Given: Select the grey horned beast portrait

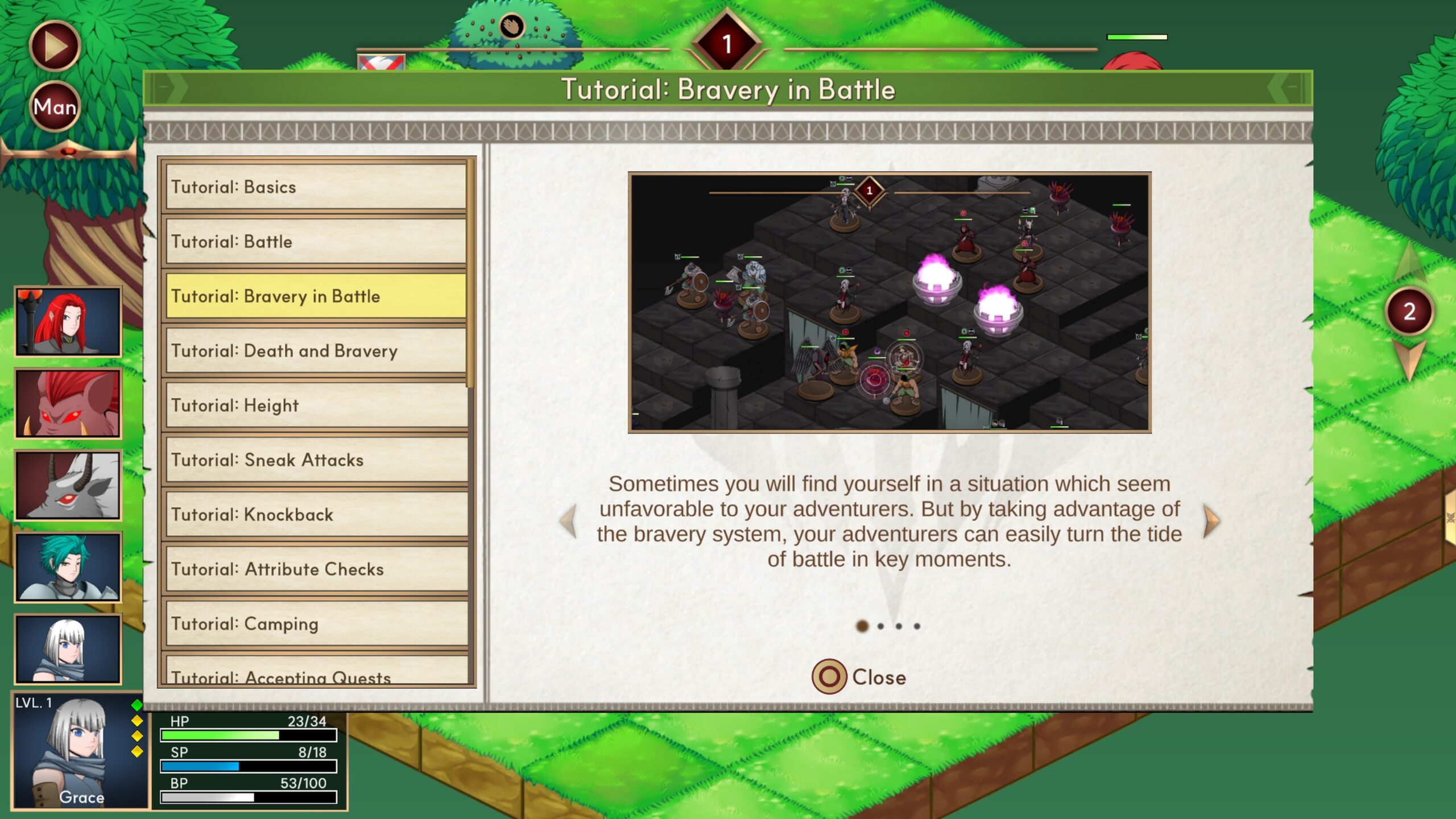Looking at the screenshot, I should click(68, 486).
